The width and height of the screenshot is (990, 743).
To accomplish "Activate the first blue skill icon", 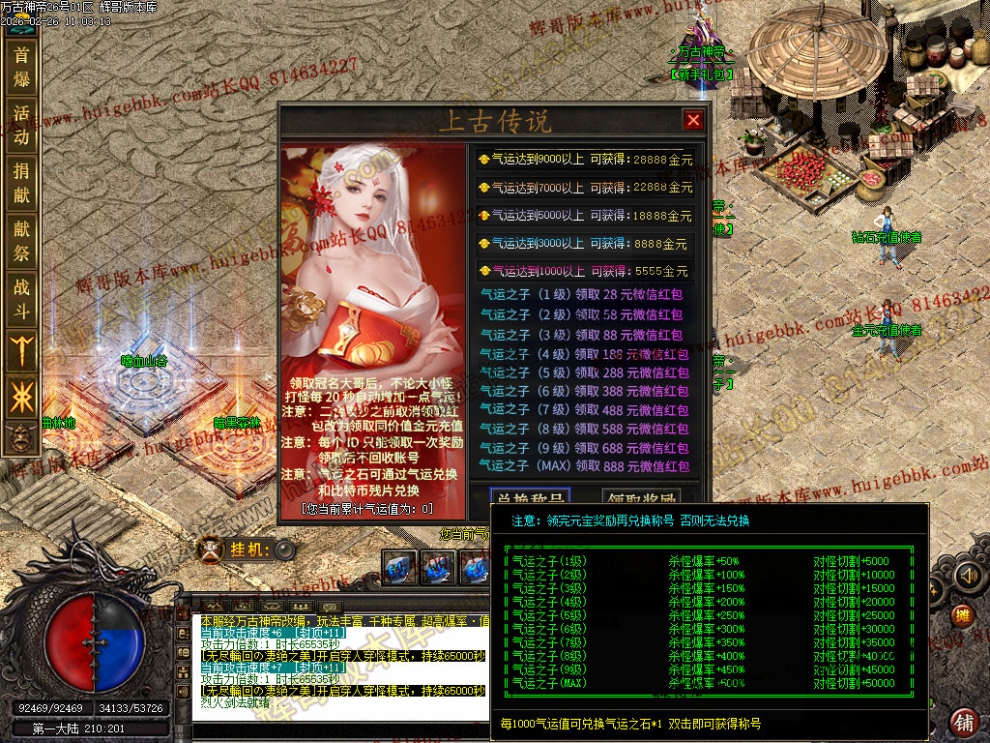I will coord(401,567).
